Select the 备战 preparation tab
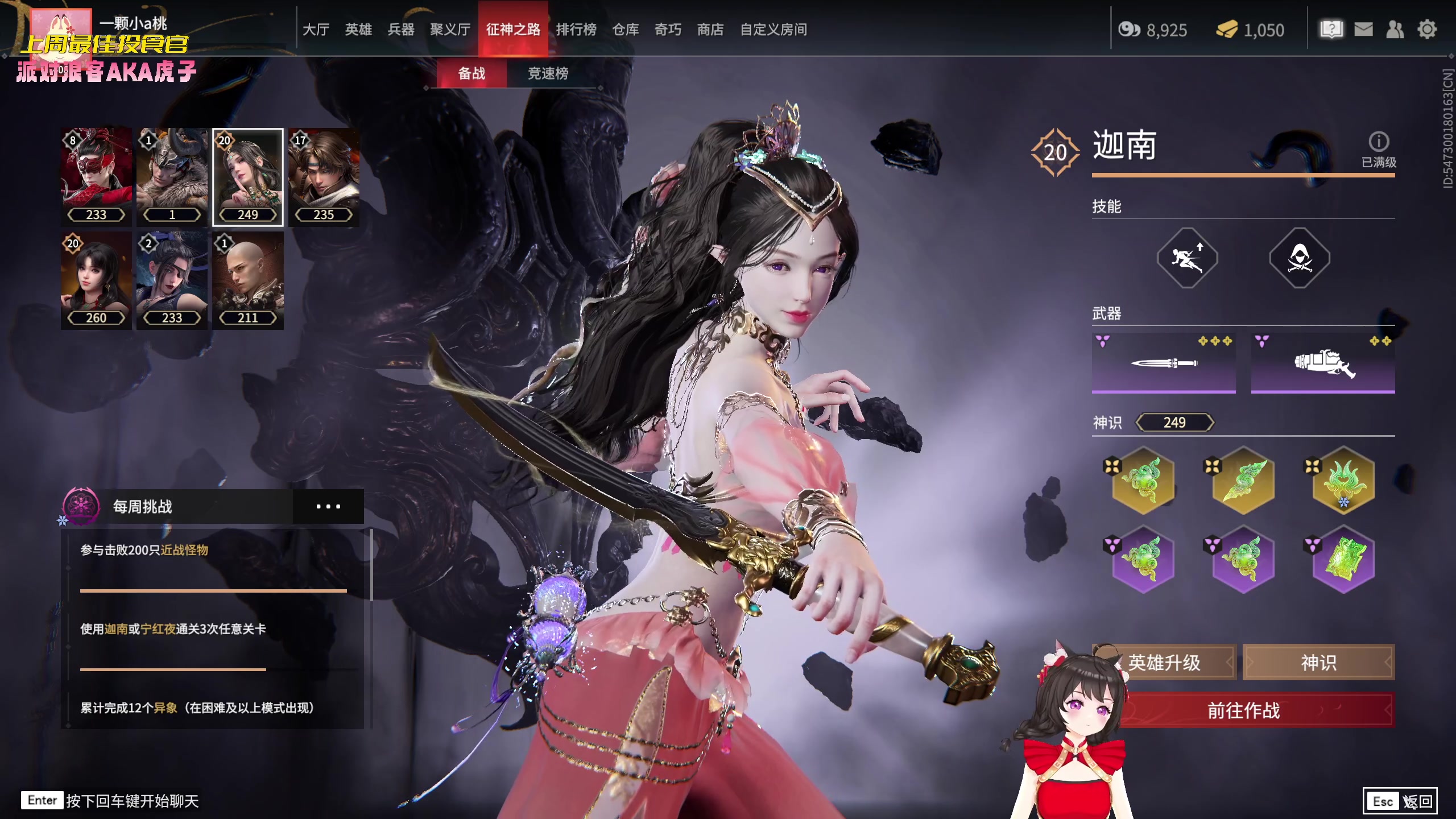 pyautogui.click(x=471, y=73)
